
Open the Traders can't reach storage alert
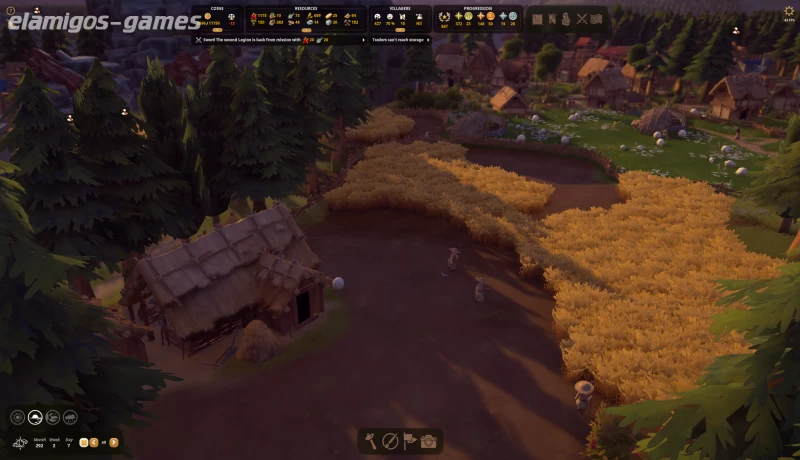401,40
